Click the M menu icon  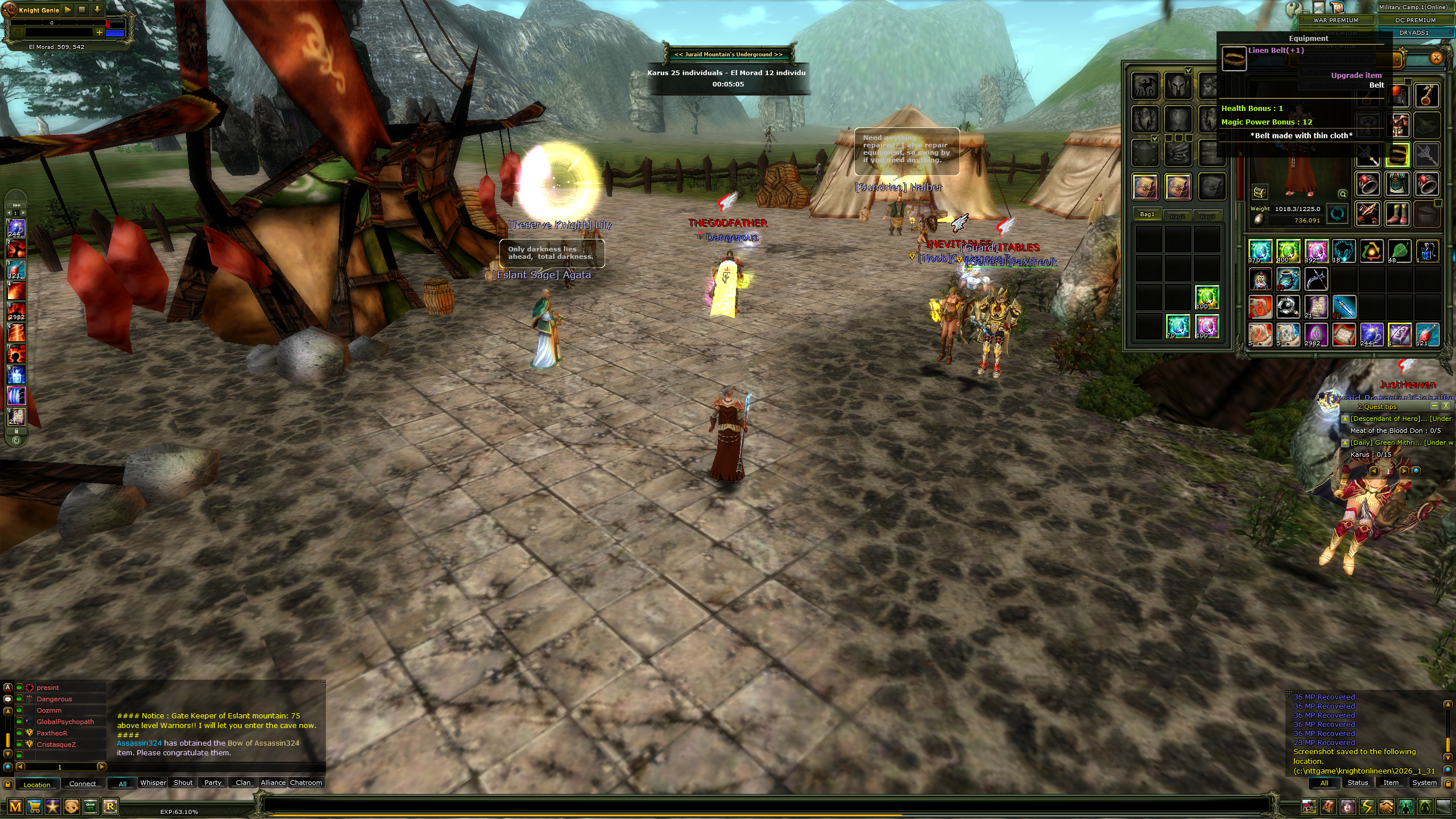[x=15, y=806]
